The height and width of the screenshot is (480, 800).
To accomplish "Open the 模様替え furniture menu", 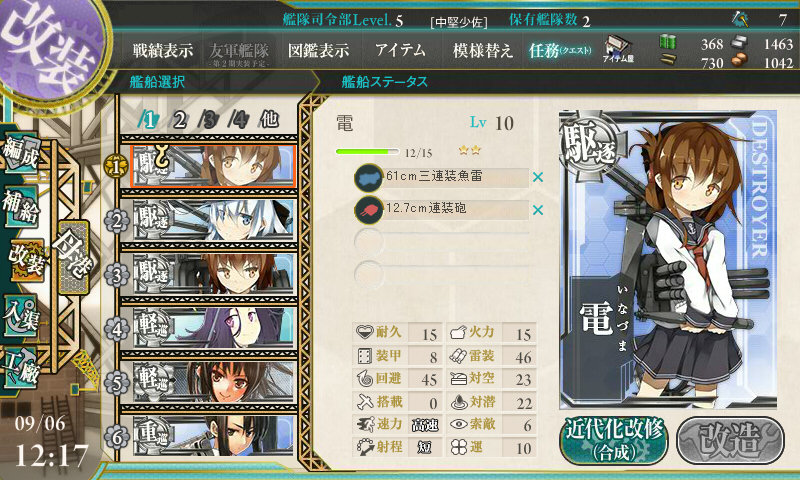I will coord(483,50).
